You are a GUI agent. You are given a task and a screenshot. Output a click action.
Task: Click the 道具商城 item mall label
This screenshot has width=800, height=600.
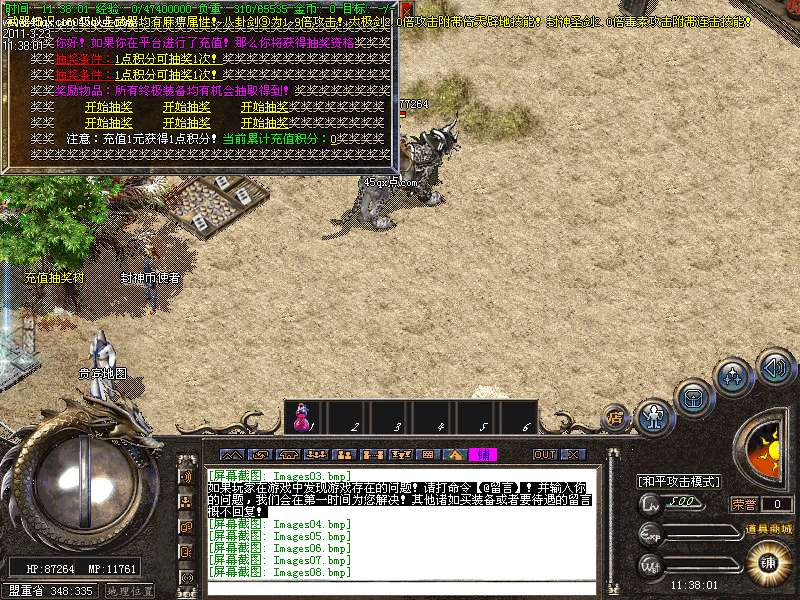tap(768, 528)
